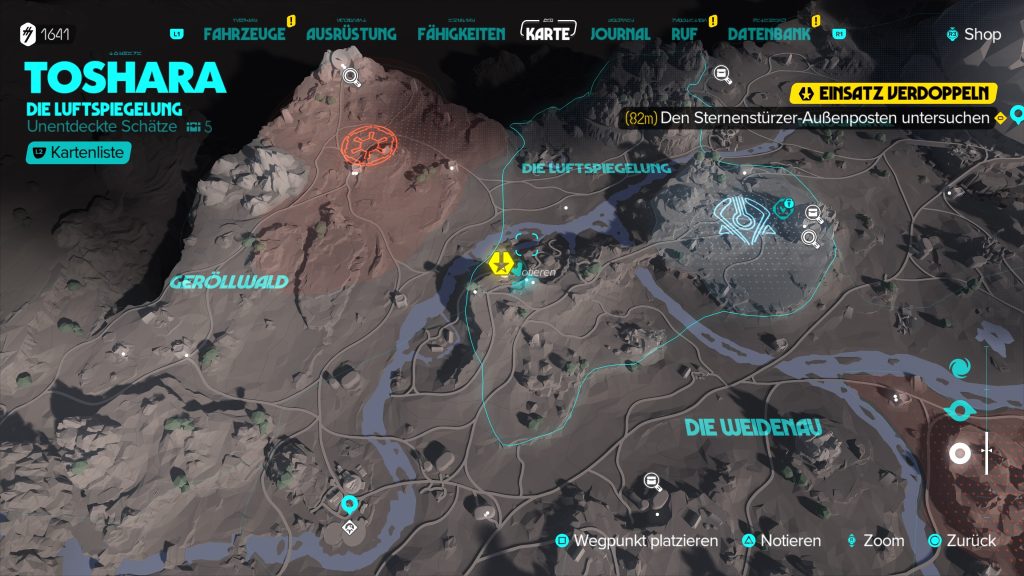The image size is (1024, 576).
Task: Open the Fahrzeuge tab
Action: tap(244, 34)
